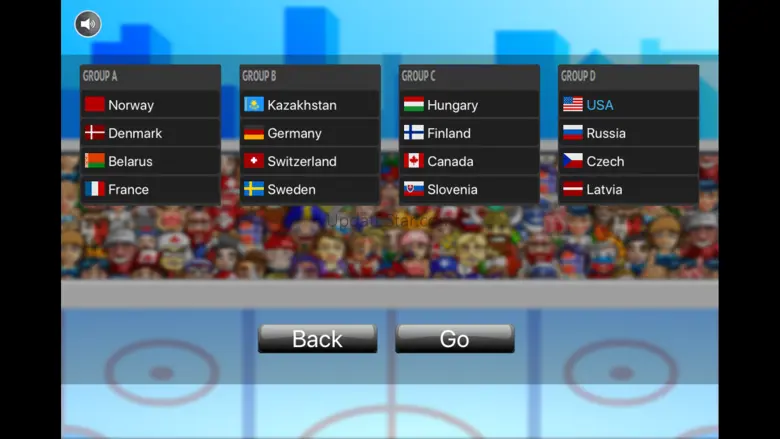Return with the Back button
The image size is (780, 439).
[317, 339]
